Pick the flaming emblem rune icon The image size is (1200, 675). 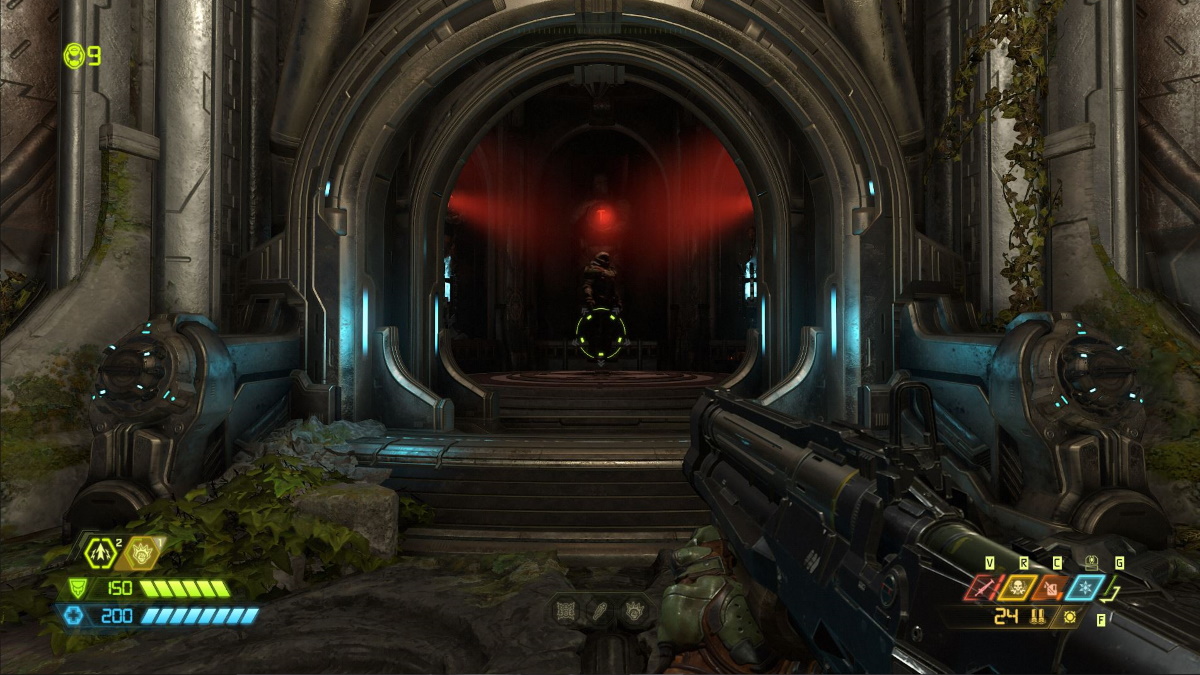[635, 610]
